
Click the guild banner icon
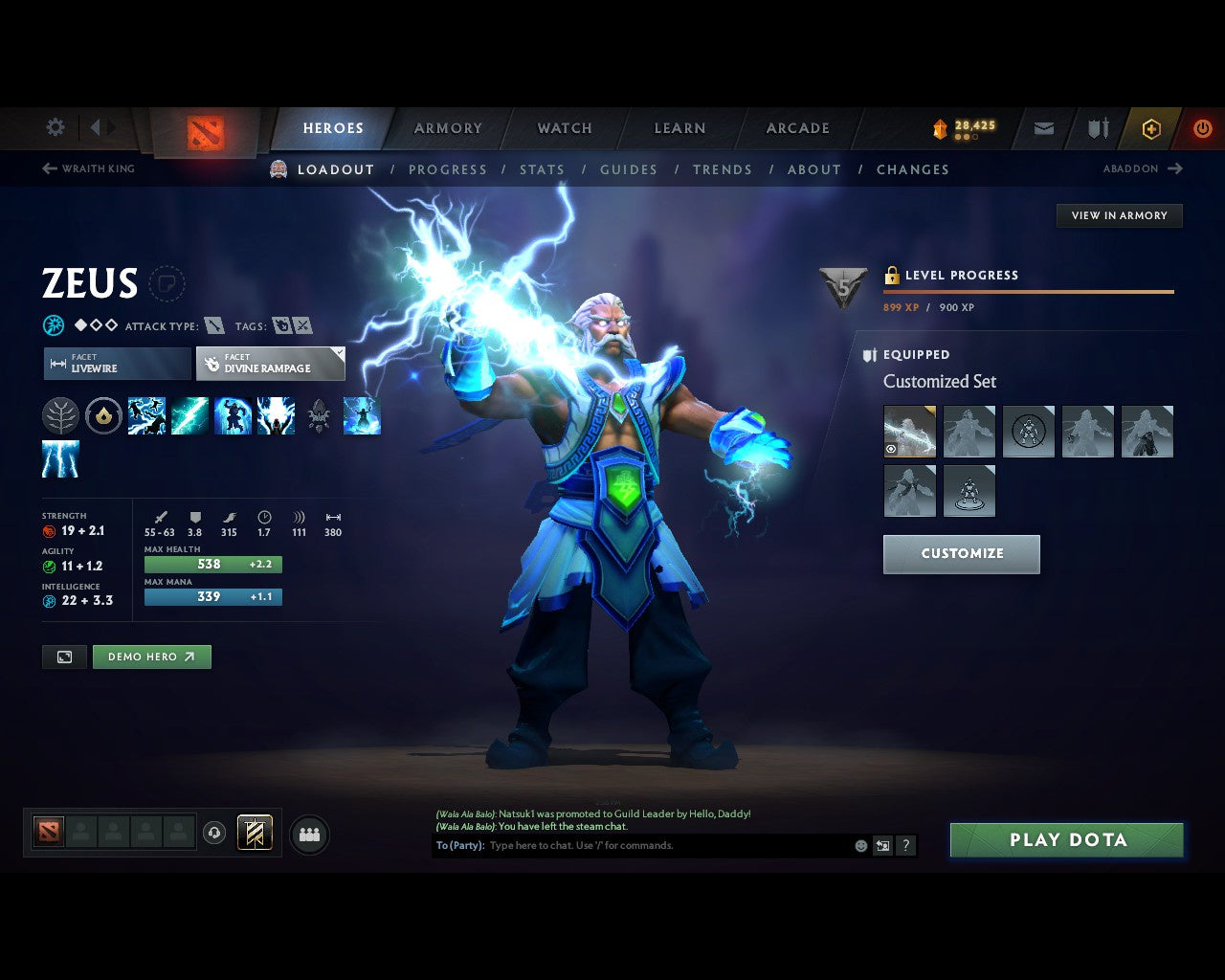coord(1097,127)
